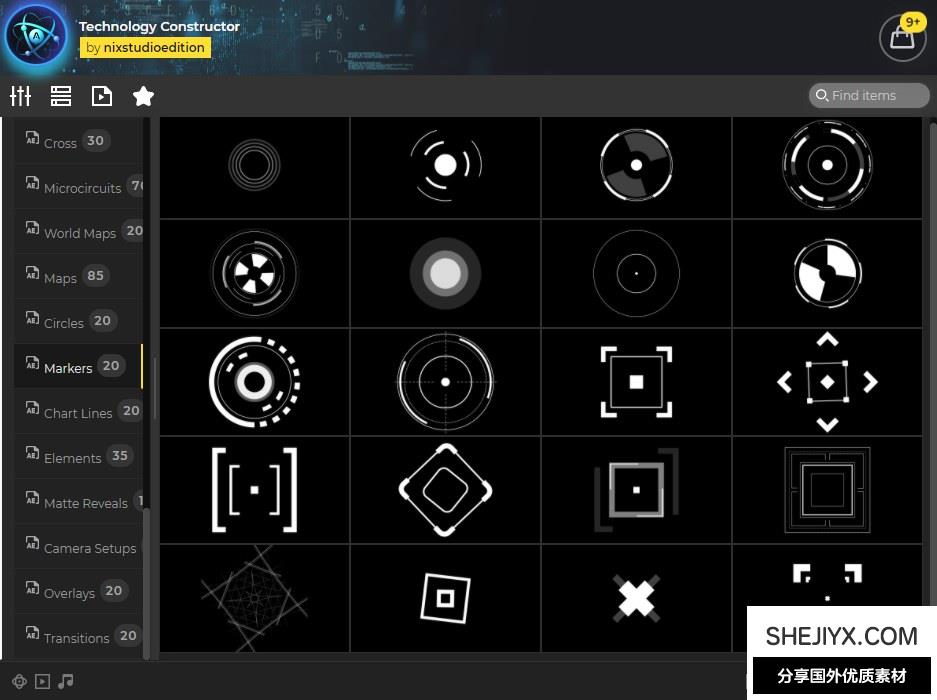This screenshot has width=937, height=700.
Task: Choose the Maps category
Action: point(61,277)
